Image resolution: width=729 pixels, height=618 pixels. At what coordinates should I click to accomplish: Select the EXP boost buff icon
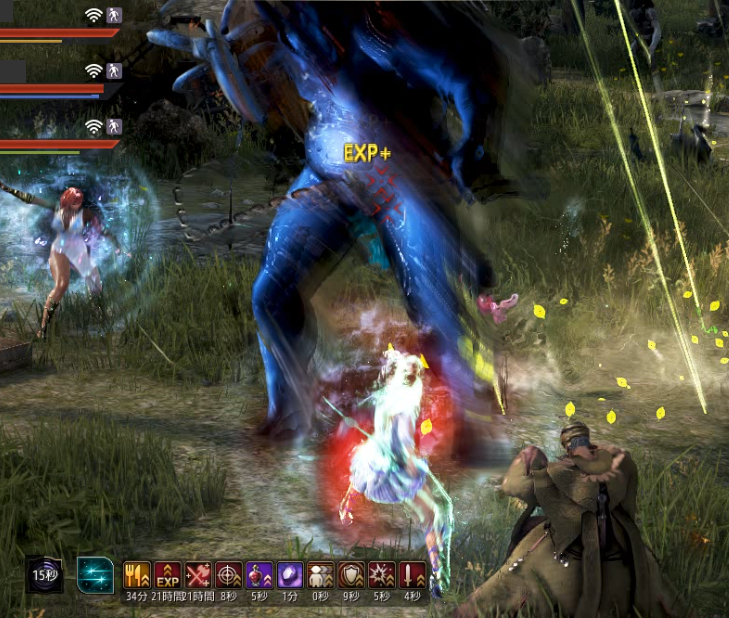pos(167,575)
